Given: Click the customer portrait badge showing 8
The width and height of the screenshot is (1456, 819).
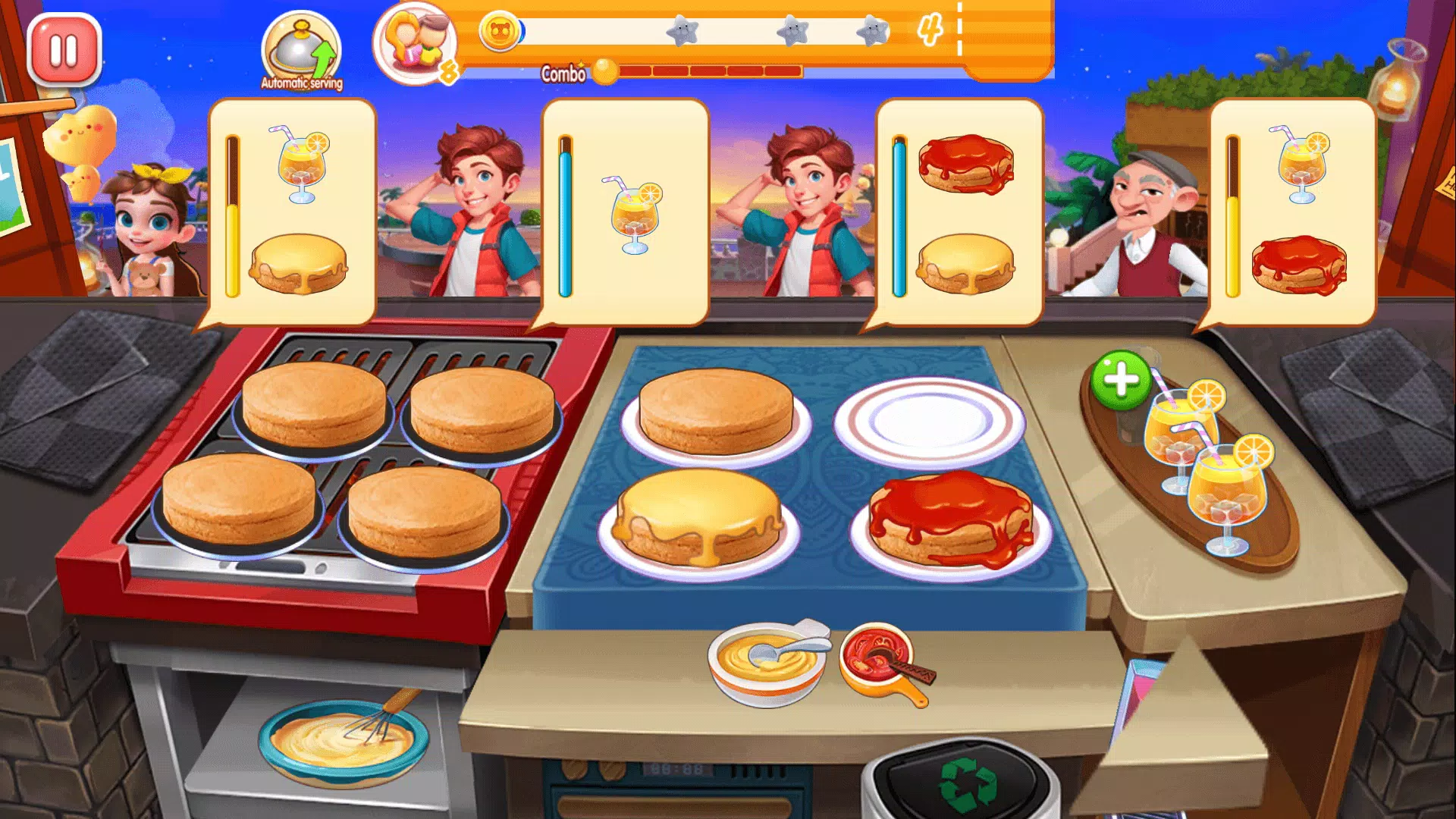Looking at the screenshot, I should pos(413,45).
